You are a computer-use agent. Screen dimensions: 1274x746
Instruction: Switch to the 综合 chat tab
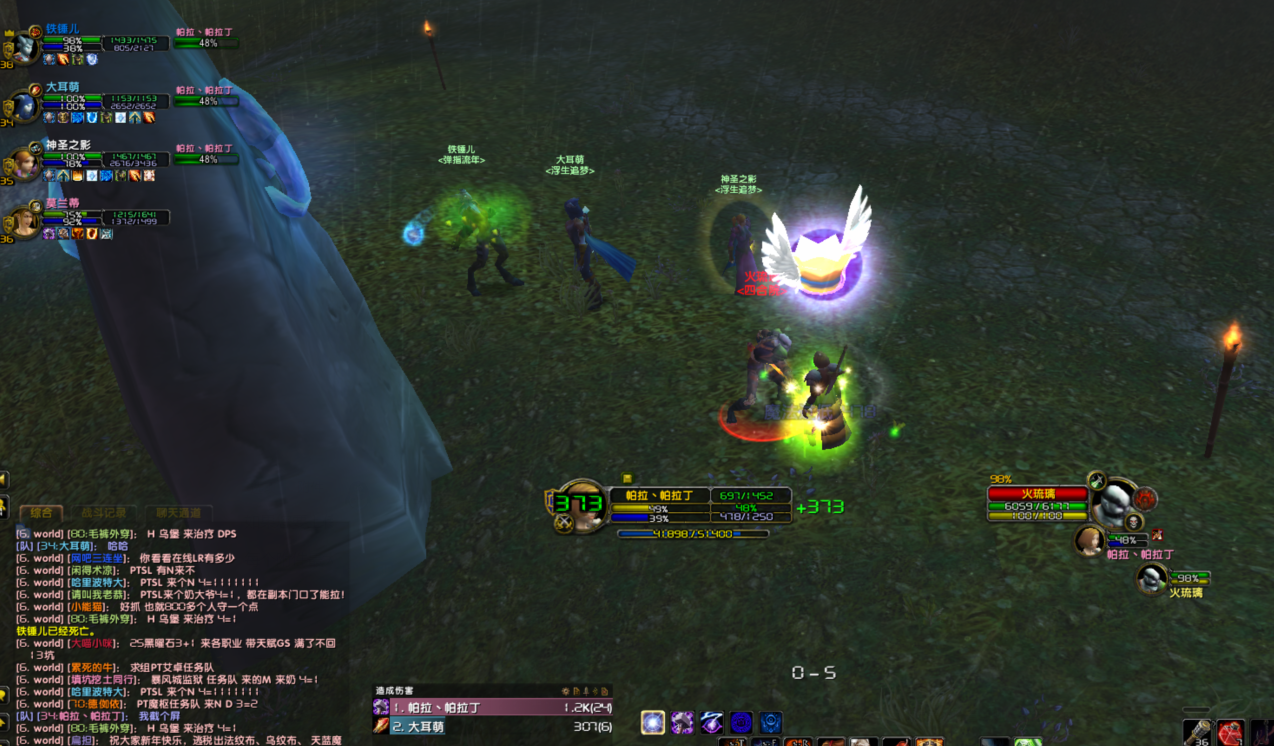click(41, 512)
